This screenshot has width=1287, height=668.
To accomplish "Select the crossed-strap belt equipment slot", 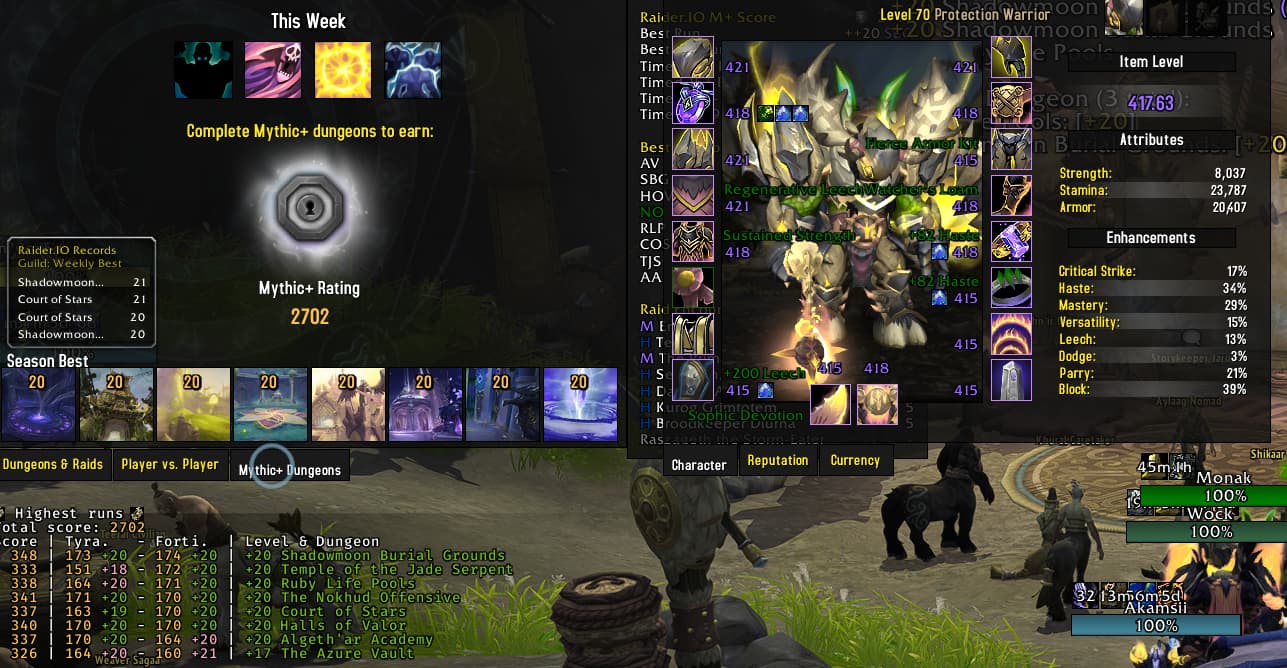I will coord(1011,102).
